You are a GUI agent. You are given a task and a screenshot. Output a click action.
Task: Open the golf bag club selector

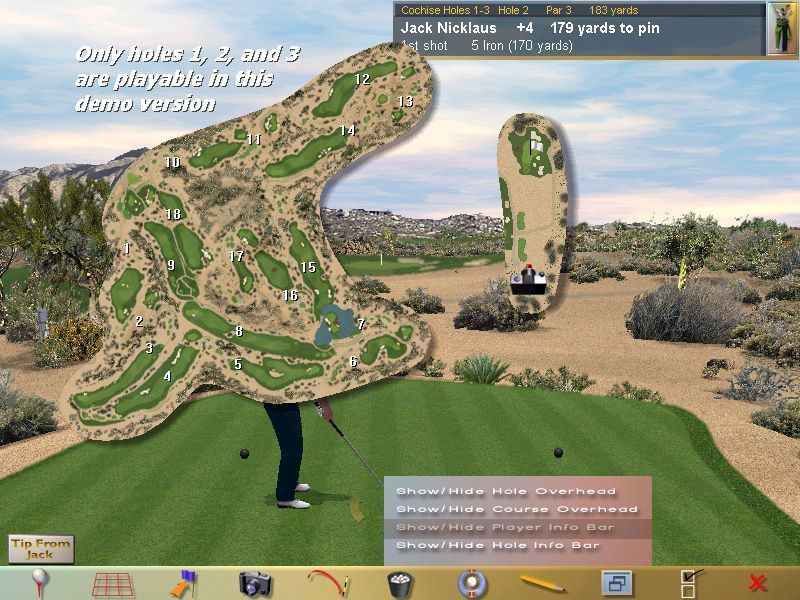pyautogui.click(x=782, y=29)
